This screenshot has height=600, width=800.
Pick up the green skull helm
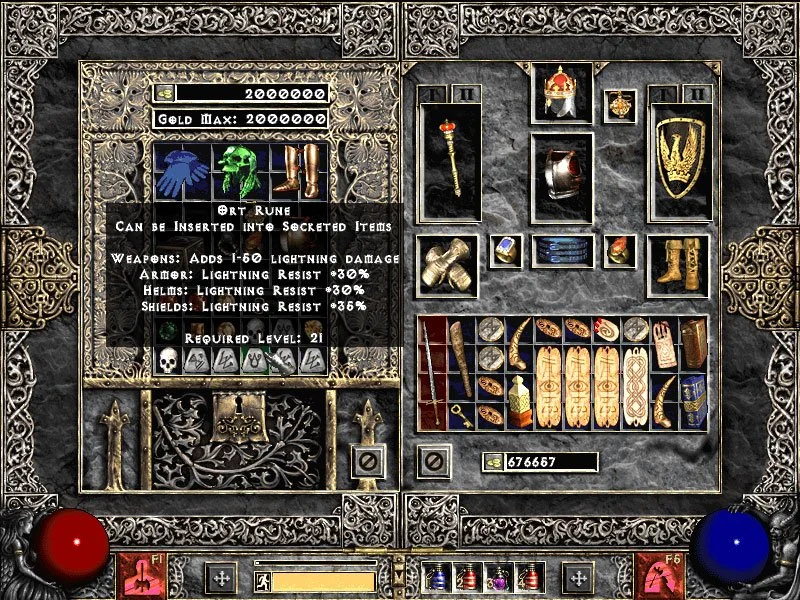[x=240, y=169]
